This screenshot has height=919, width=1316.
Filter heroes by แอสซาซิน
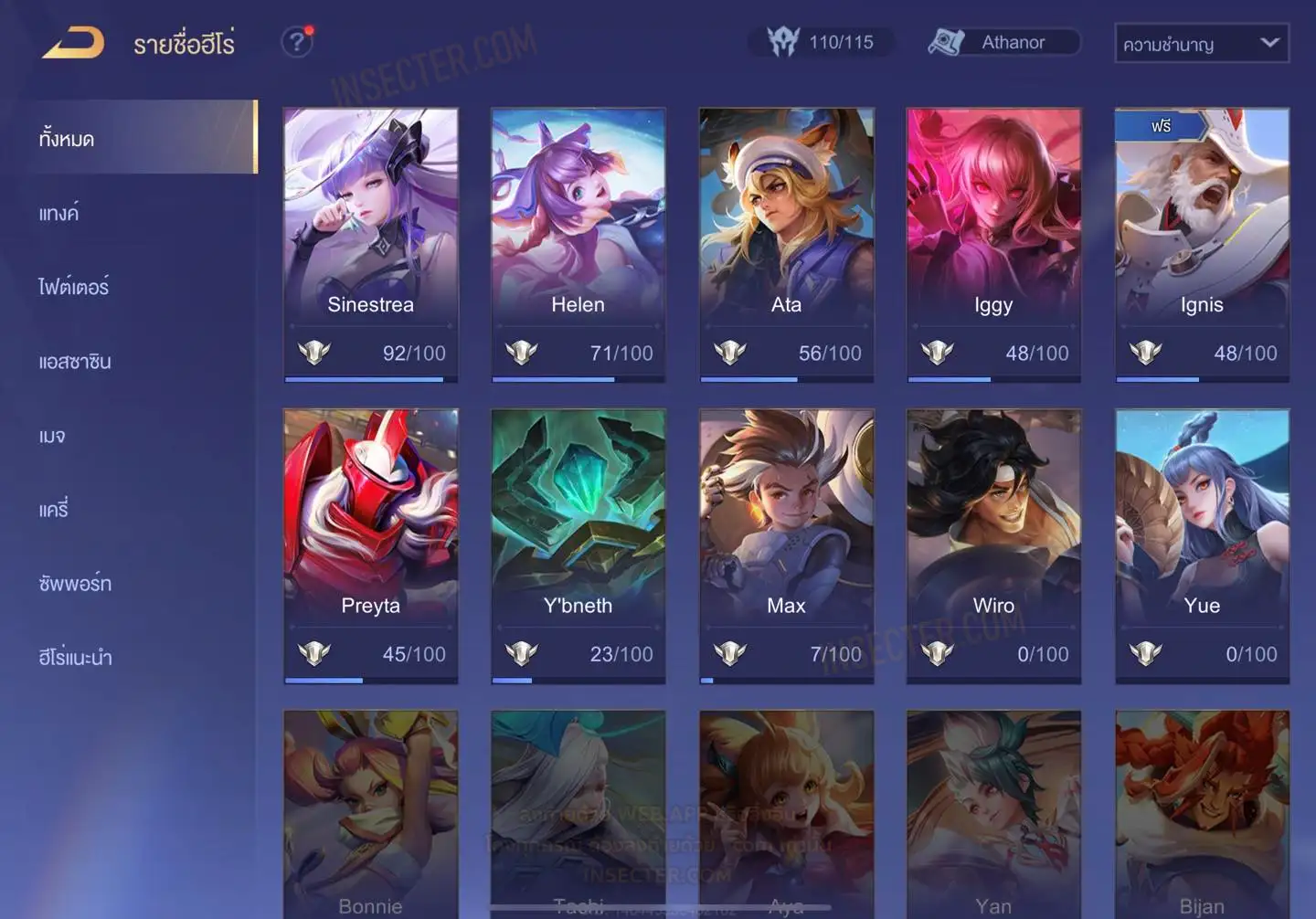point(75,362)
